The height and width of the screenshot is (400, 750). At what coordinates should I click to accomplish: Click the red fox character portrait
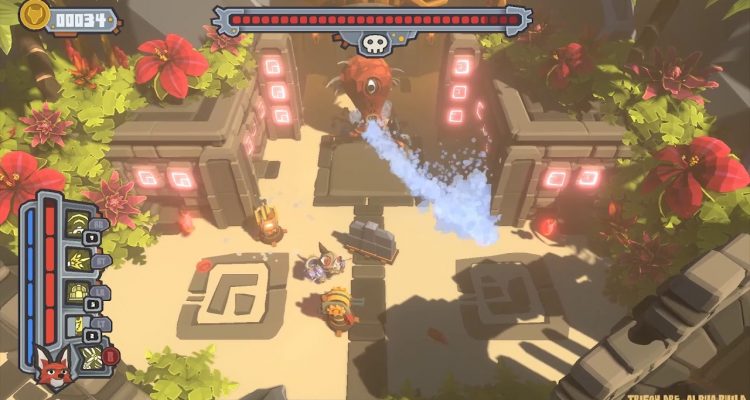coord(52,369)
